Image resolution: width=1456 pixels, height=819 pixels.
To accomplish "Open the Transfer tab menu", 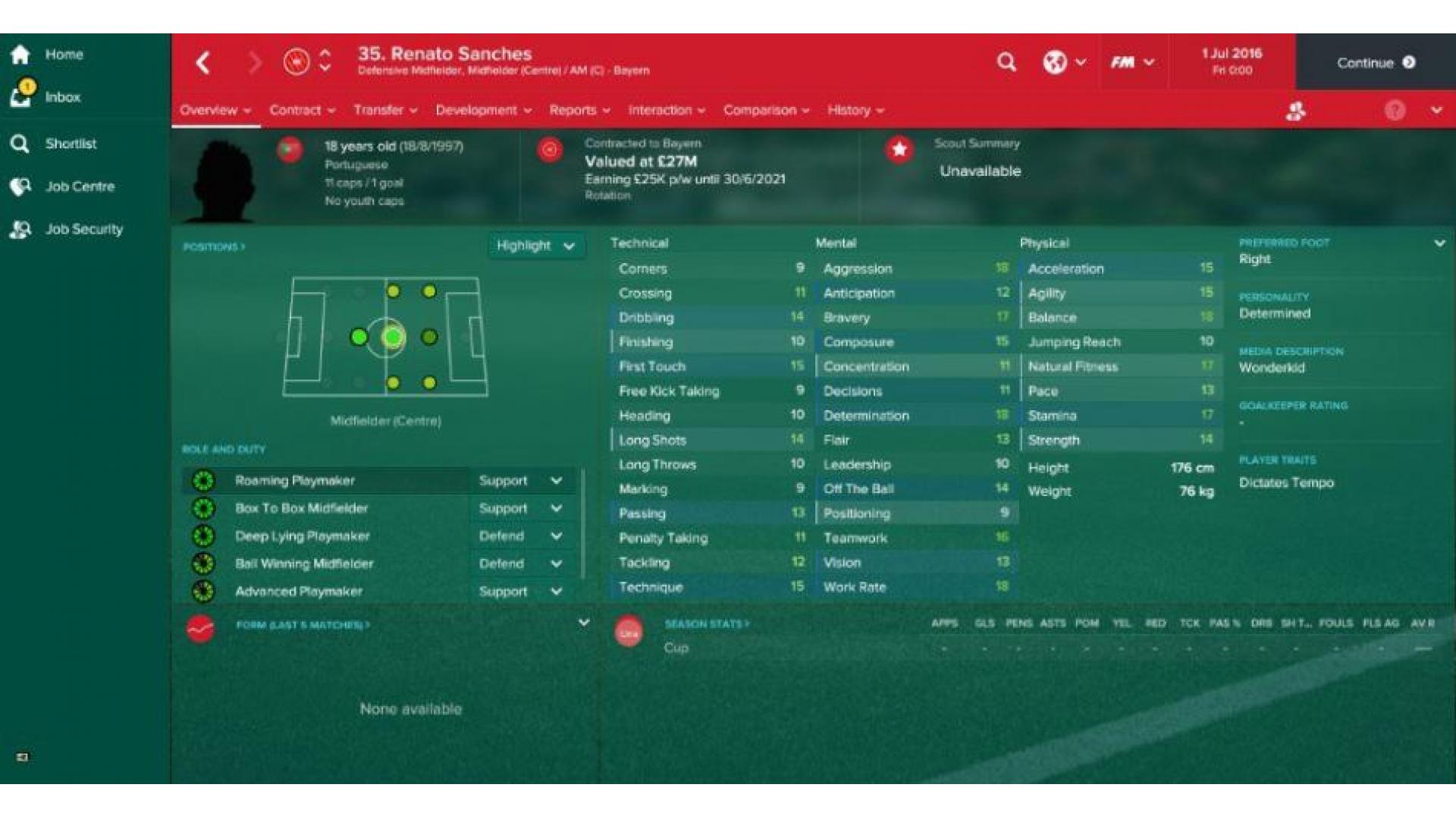I will [384, 111].
